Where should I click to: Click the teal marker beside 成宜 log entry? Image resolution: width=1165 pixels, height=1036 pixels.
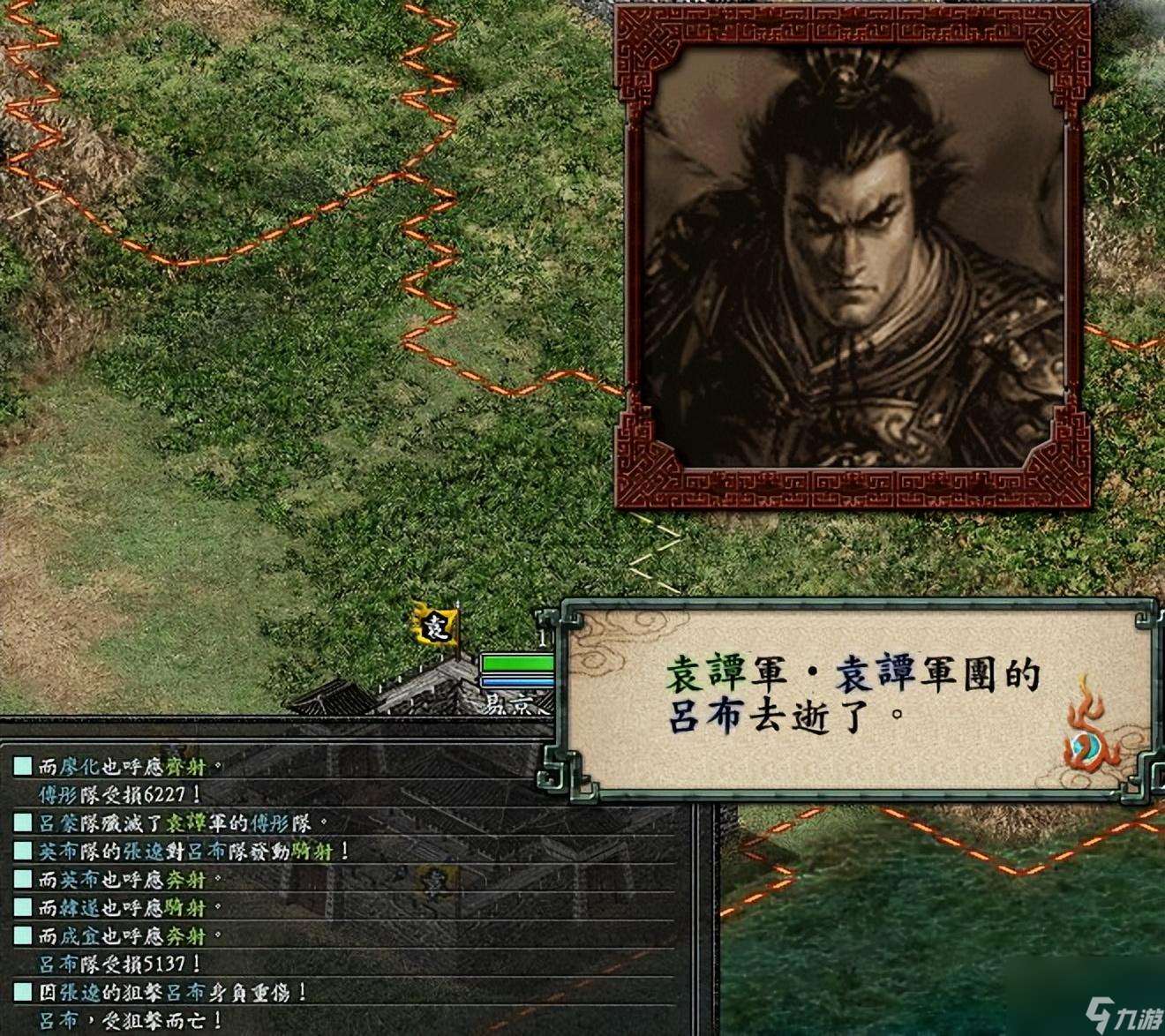click(x=21, y=935)
